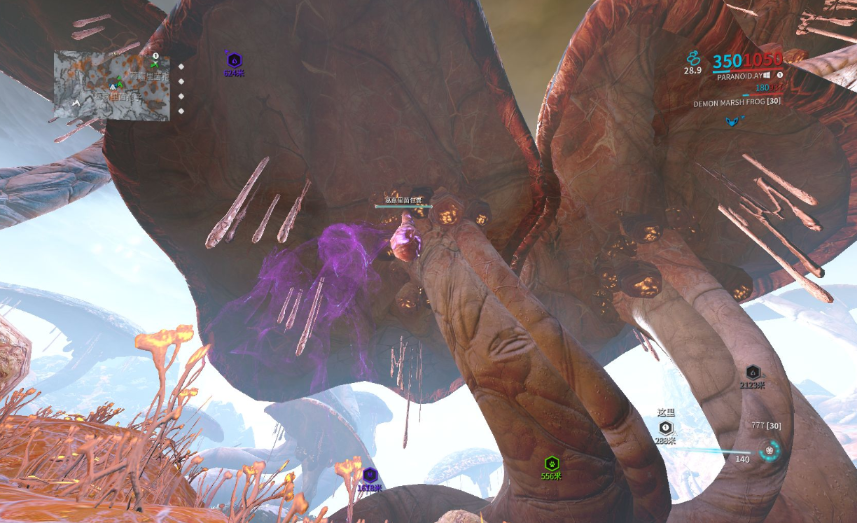Image resolution: width=857 pixels, height=523 pixels.
Task: Click the dark hexagon marker at 2123米
Action: point(753,372)
